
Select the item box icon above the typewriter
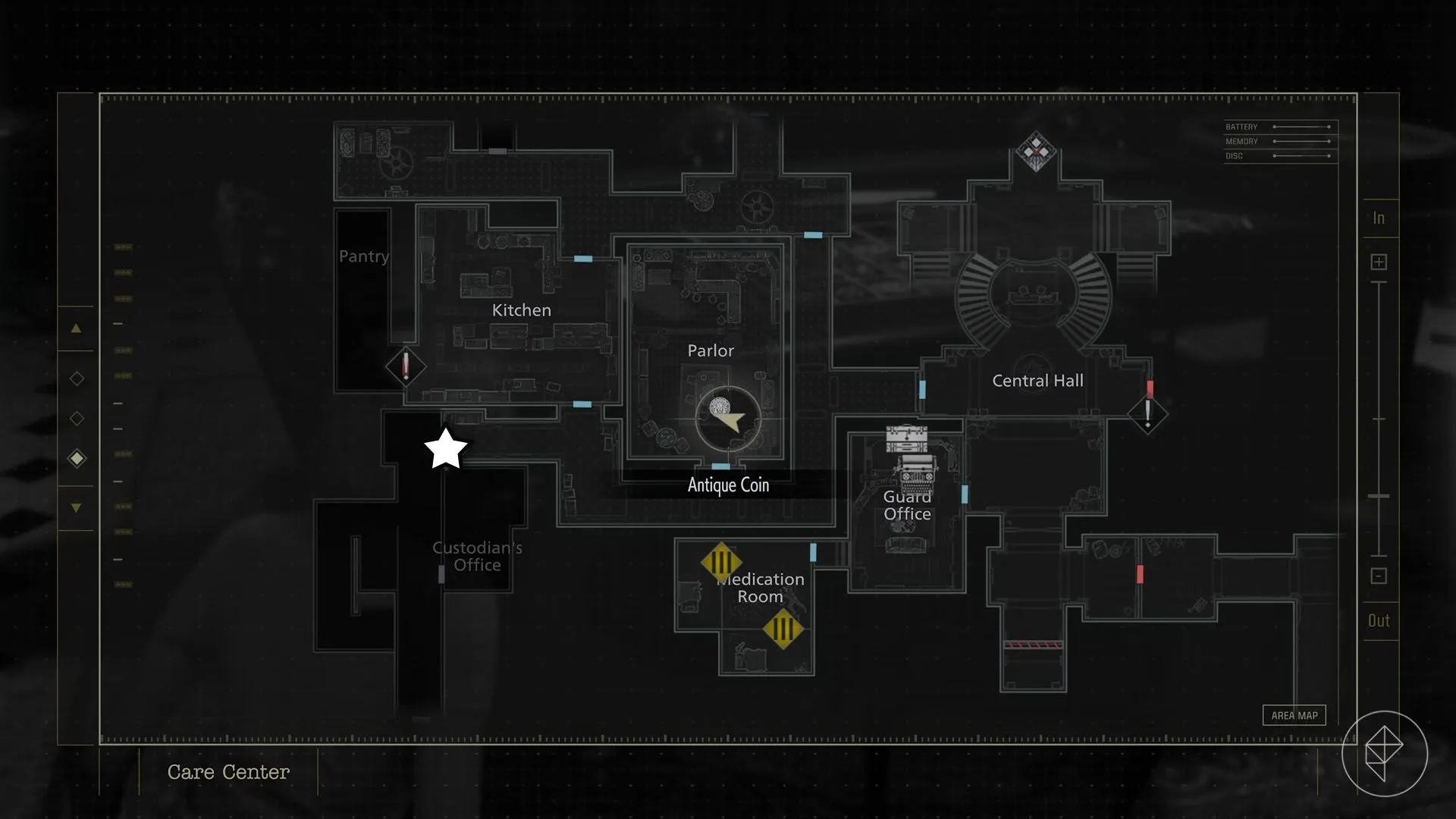(x=907, y=438)
